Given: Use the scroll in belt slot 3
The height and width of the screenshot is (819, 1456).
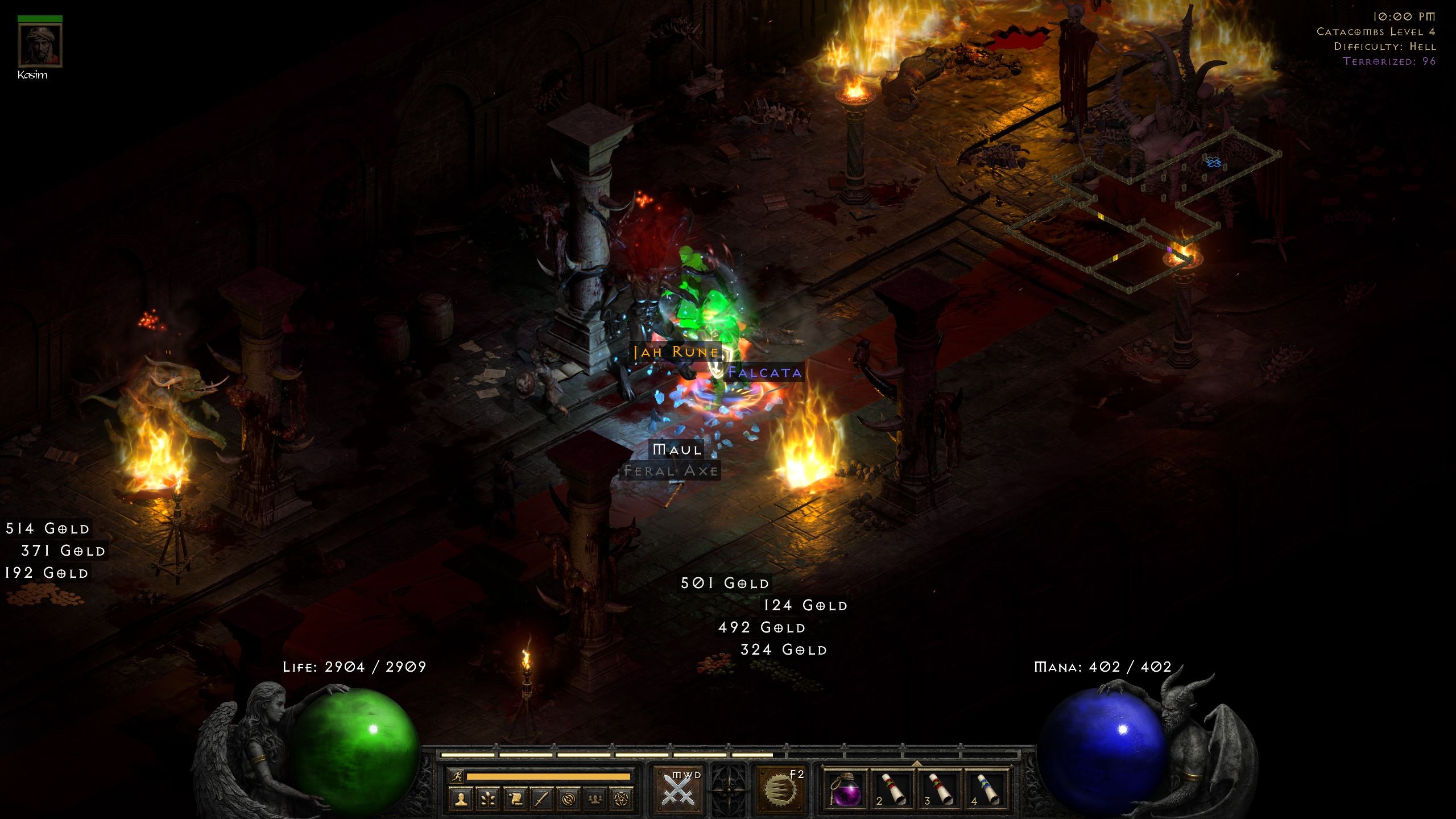Looking at the screenshot, I should (x=941, y=789).
